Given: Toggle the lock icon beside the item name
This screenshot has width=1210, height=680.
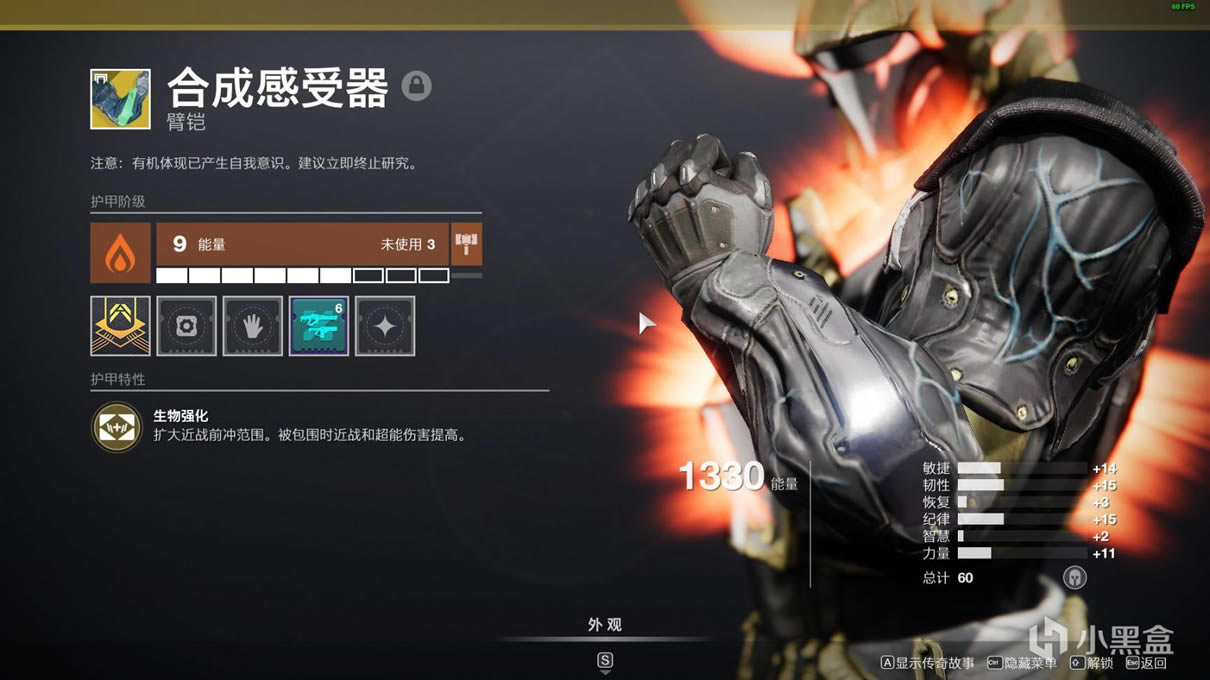Looking at the screenshot, I should click(x=417, y=86).
